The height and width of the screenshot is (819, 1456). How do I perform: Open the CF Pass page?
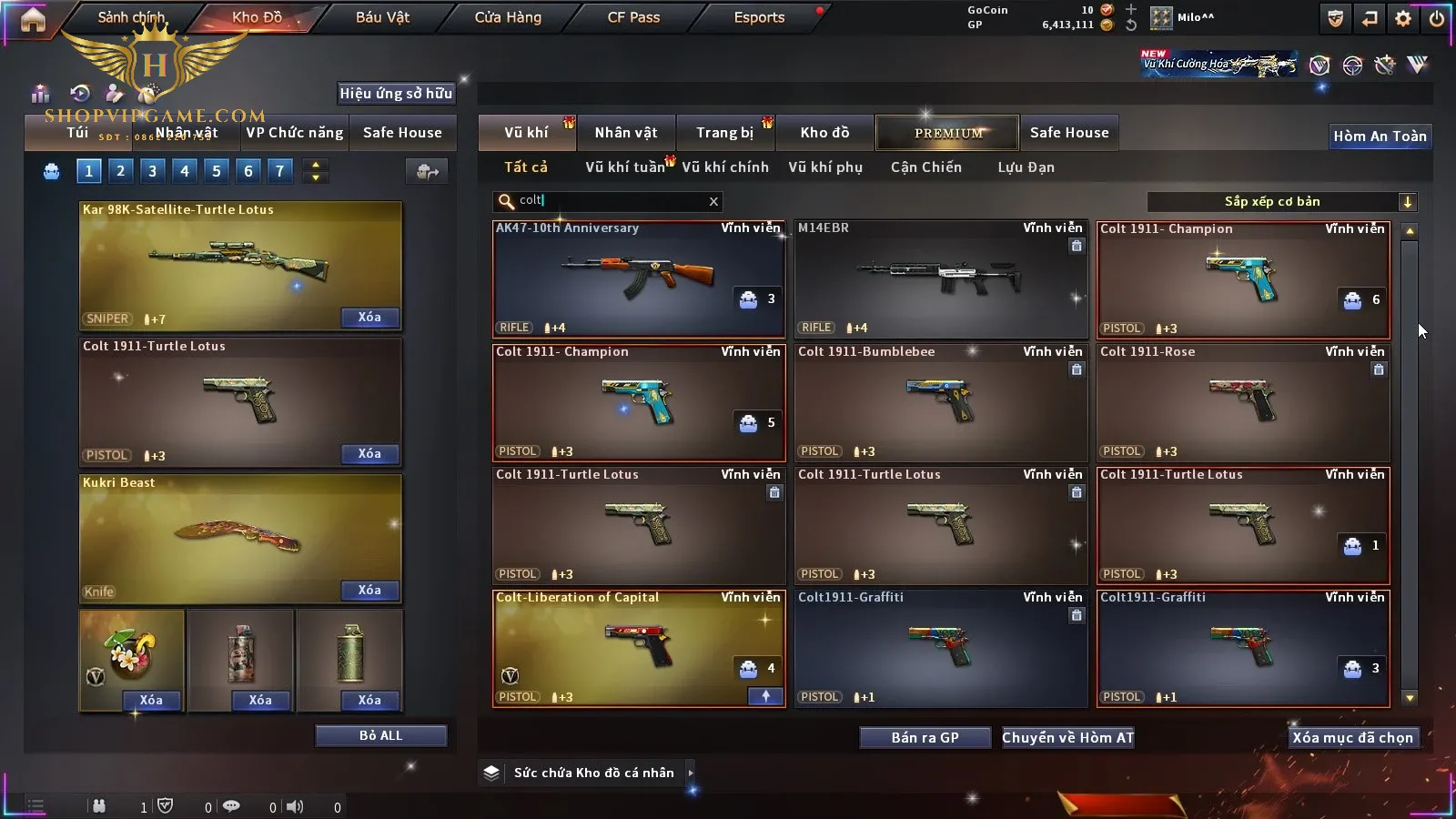click(x=633, y=17)
